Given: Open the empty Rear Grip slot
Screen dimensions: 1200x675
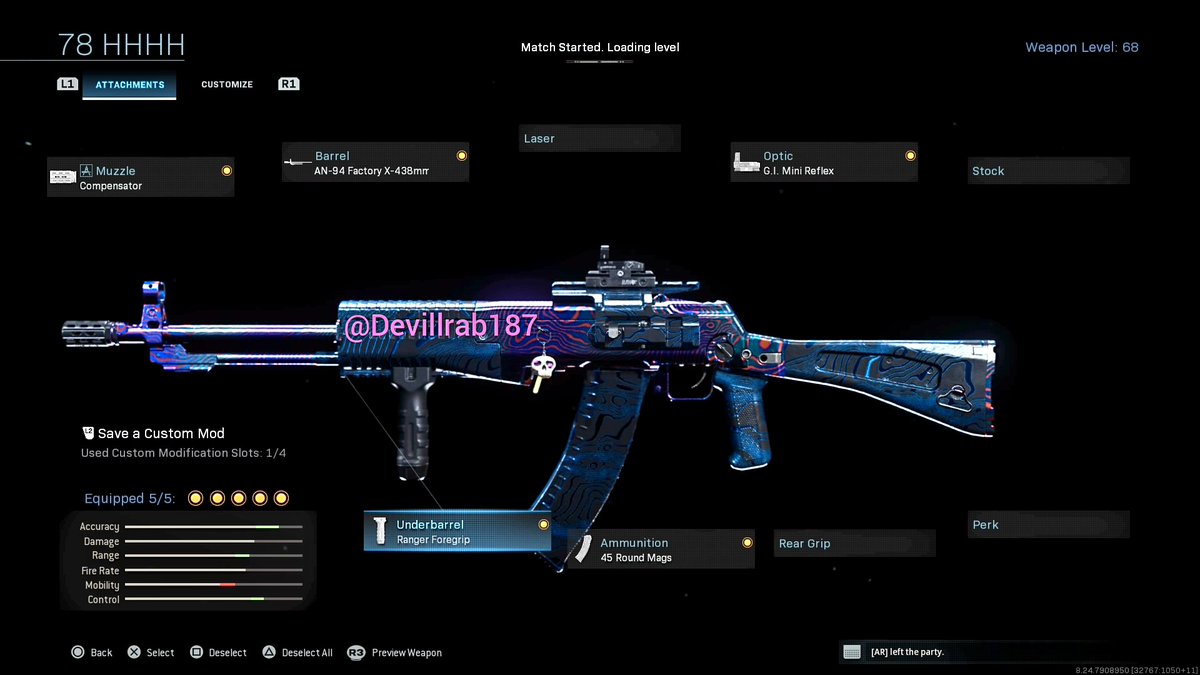Looking at the screenshot, I should (855, 544).
